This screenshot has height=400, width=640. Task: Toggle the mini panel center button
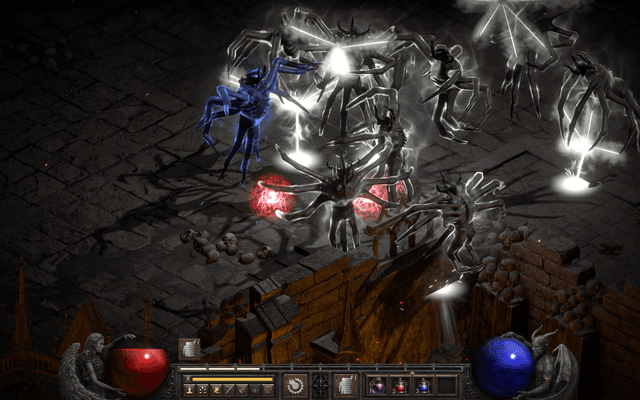coord(320,385)
